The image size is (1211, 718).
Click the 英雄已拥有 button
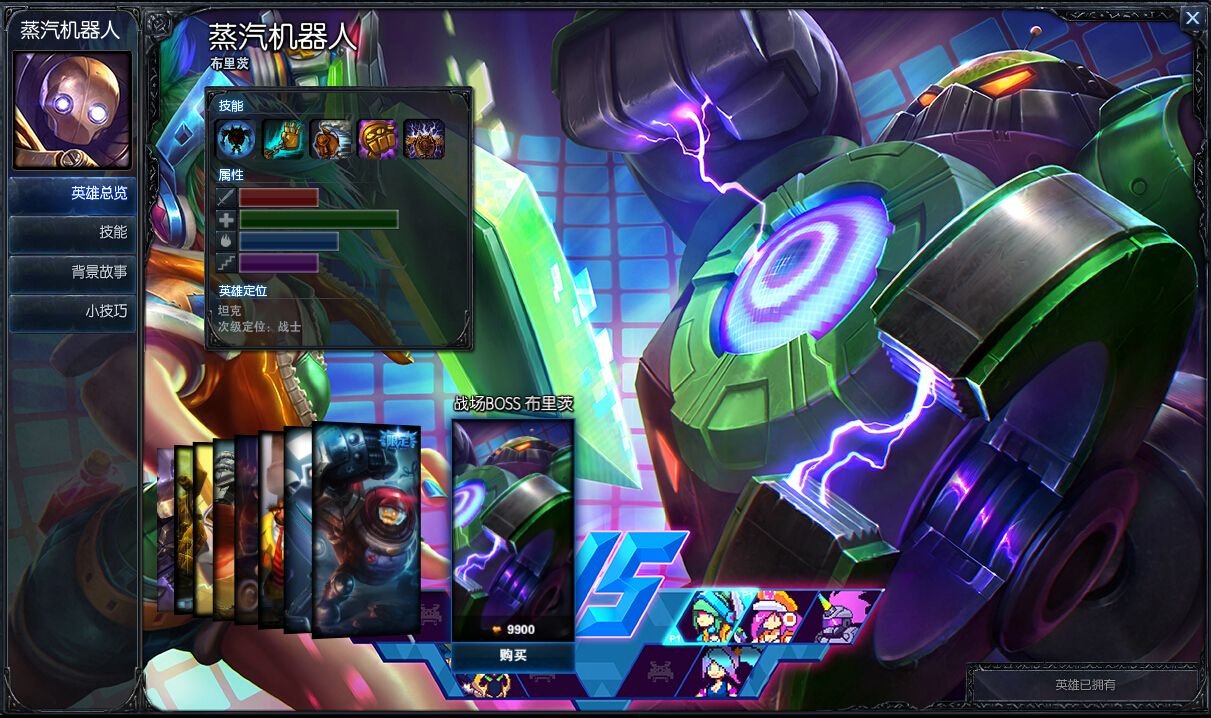pos(1085,685)
